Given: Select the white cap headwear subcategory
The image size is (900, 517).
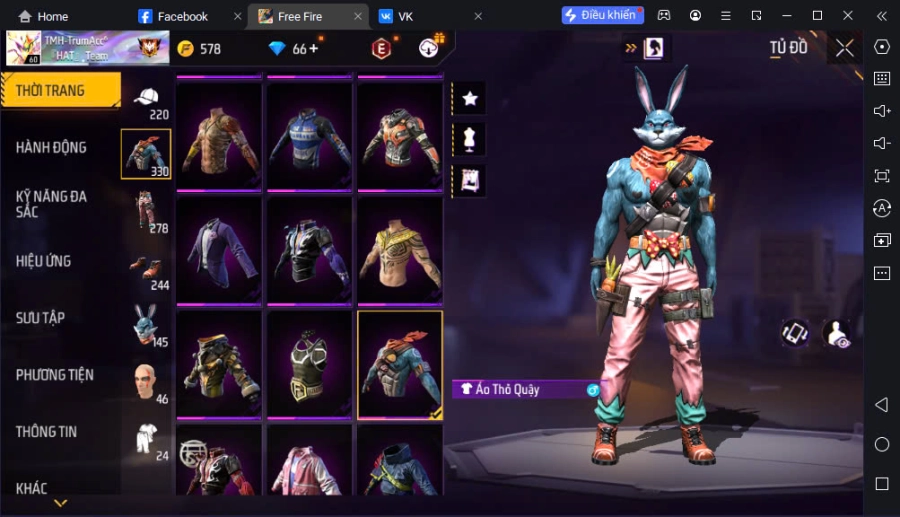Looking at the screenshot, I should pos(146,98).
